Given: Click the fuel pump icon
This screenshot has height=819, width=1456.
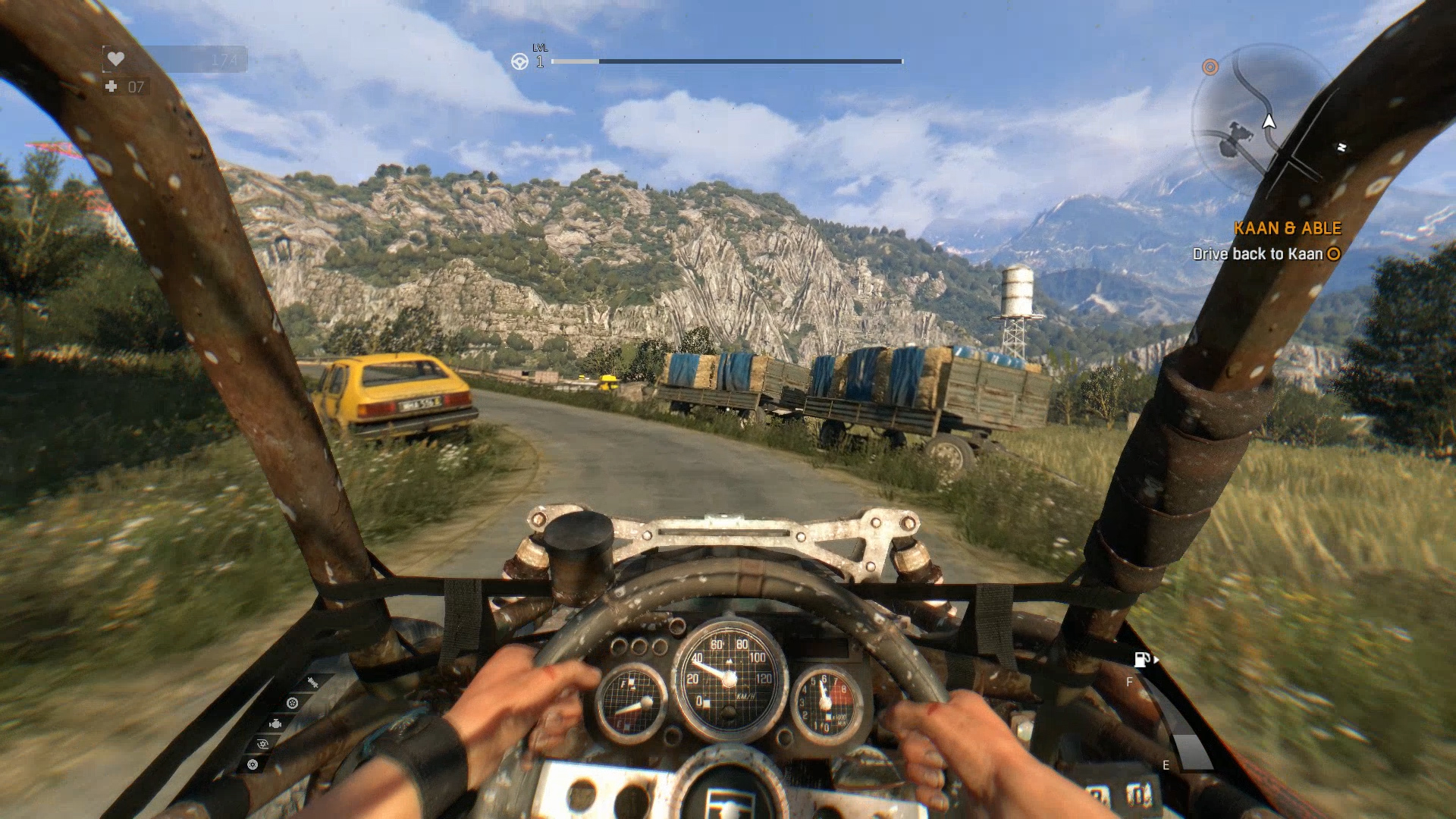Looking at the screenshot, I should (x=1142, y=660).
